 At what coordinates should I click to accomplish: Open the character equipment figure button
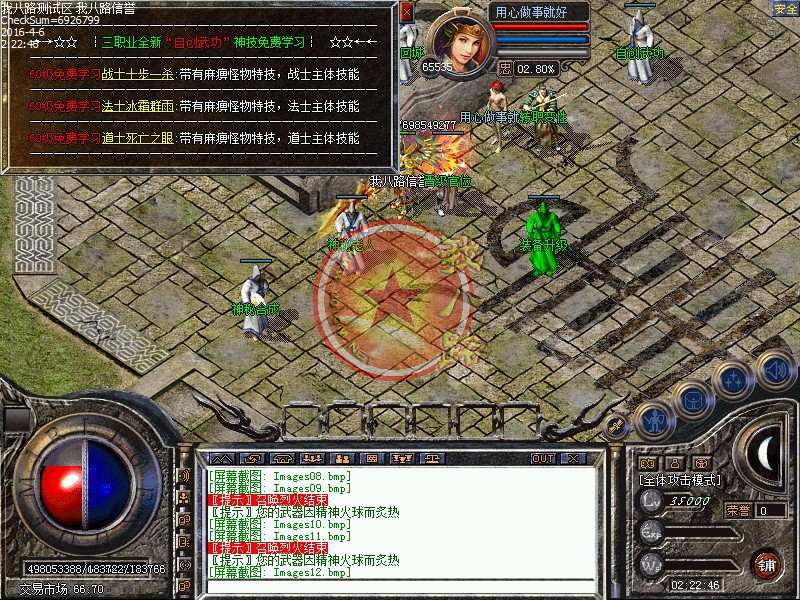click(653, 418)
